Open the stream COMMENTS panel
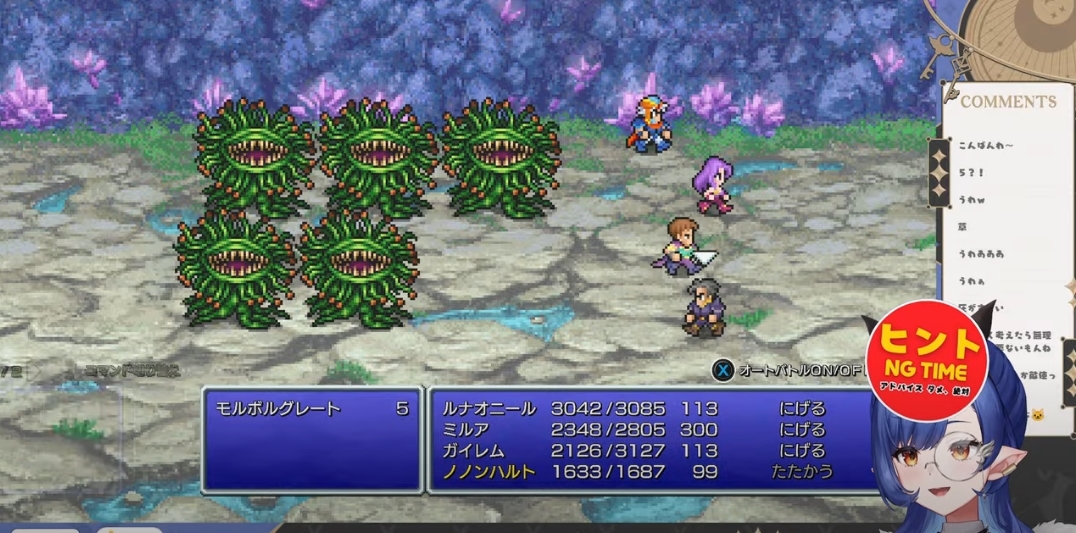The height and width of the screenshot is (533, 1076). [1008, 102]
